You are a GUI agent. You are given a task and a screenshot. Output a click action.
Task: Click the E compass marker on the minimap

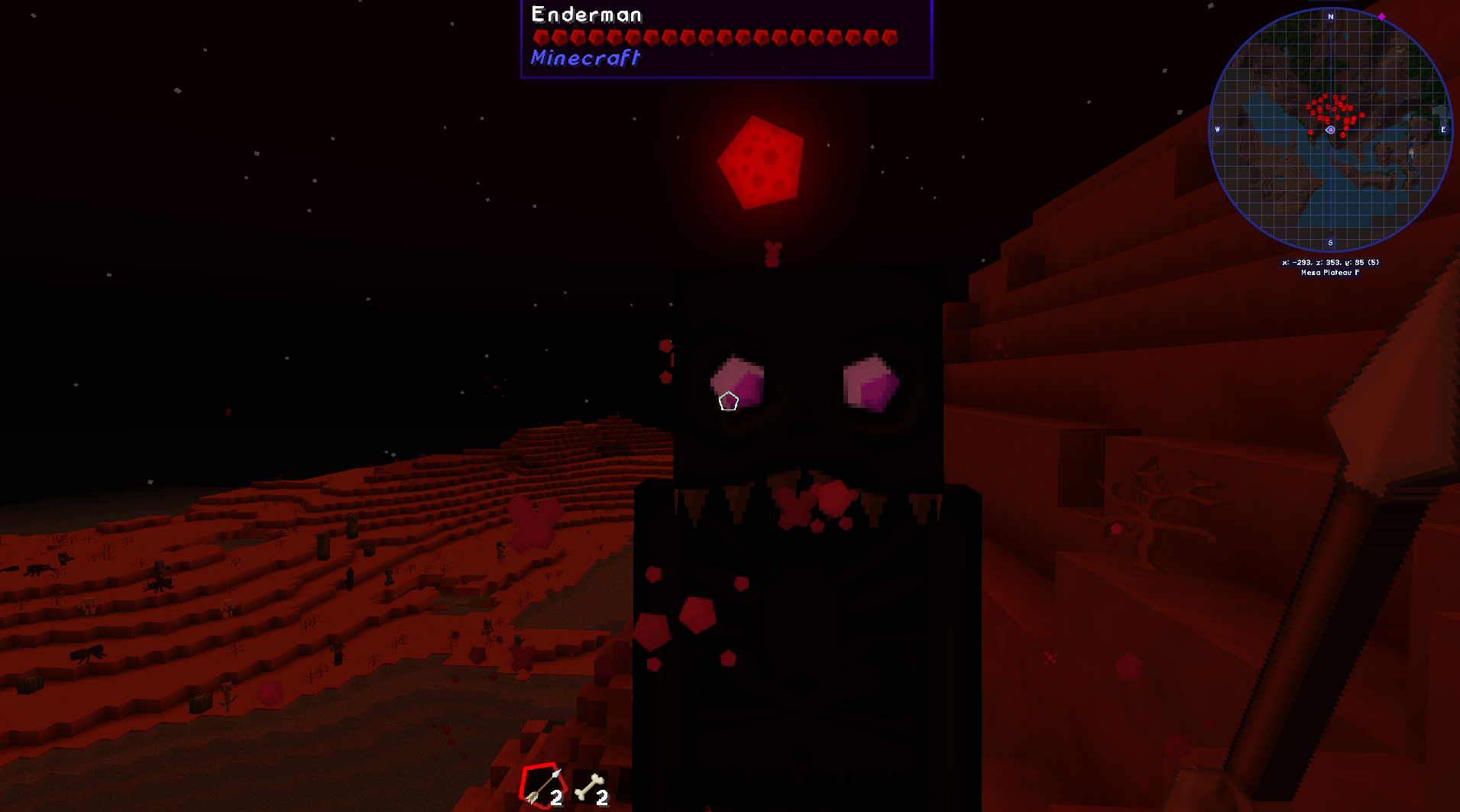pyautogui.click(x=1444, y=130)
